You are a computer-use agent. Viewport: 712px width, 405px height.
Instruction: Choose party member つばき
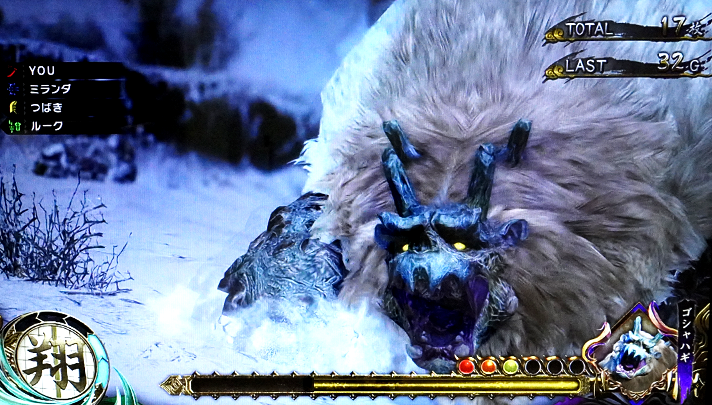click(x=48, y=107)
